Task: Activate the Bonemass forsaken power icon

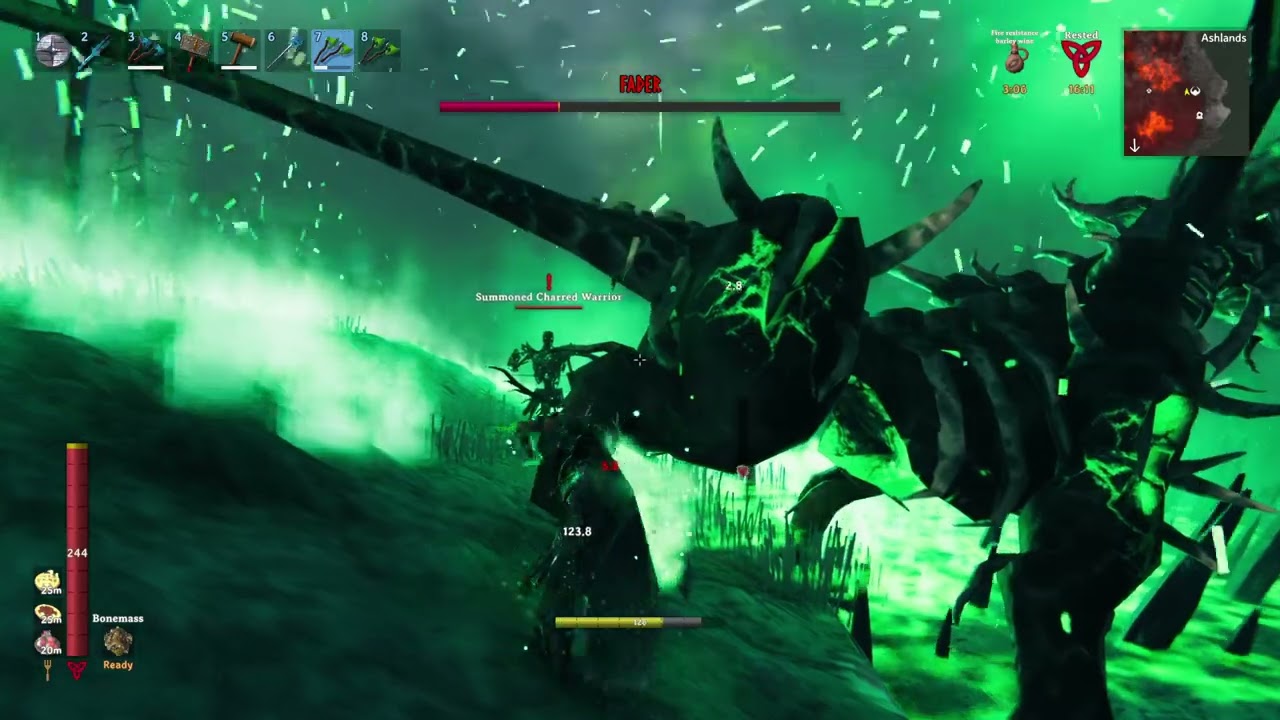Action: click(x=118, y=642)
